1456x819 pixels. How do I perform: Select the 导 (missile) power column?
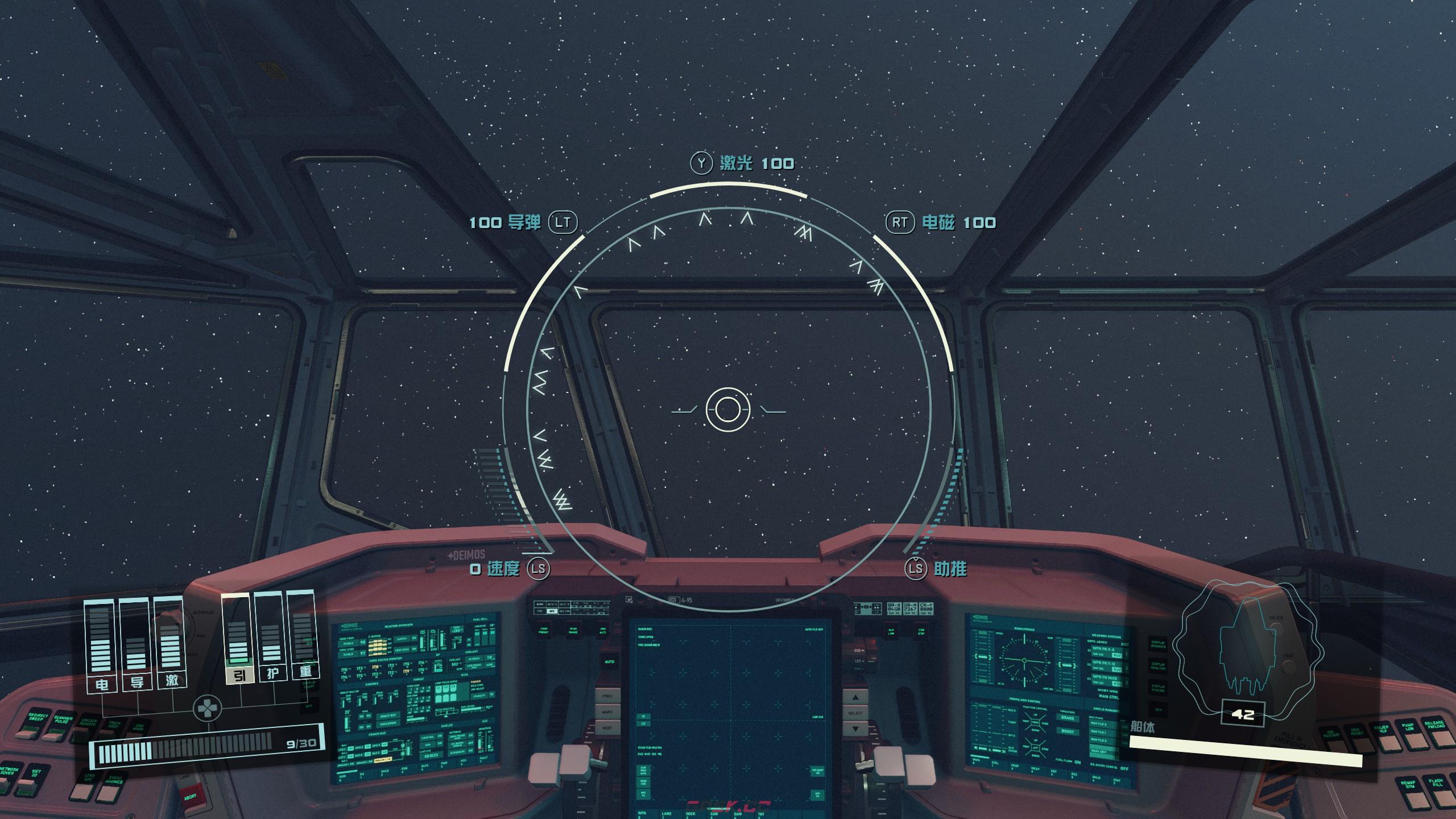(x=136, y=646)
